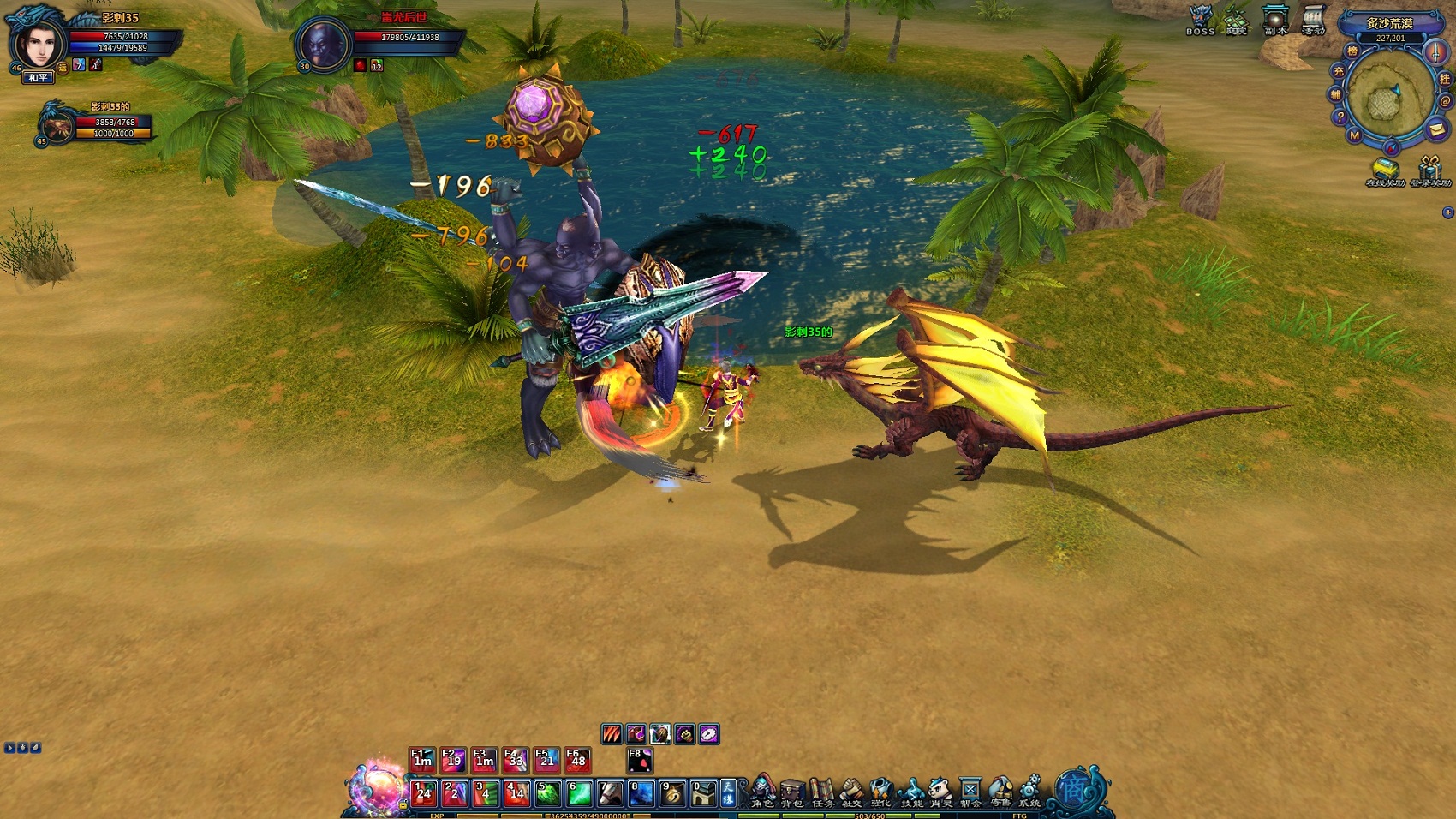Viewport: 1456px width, 819px height.
Task: Open the 系统 system gear menu
Action: point(1029,792)
